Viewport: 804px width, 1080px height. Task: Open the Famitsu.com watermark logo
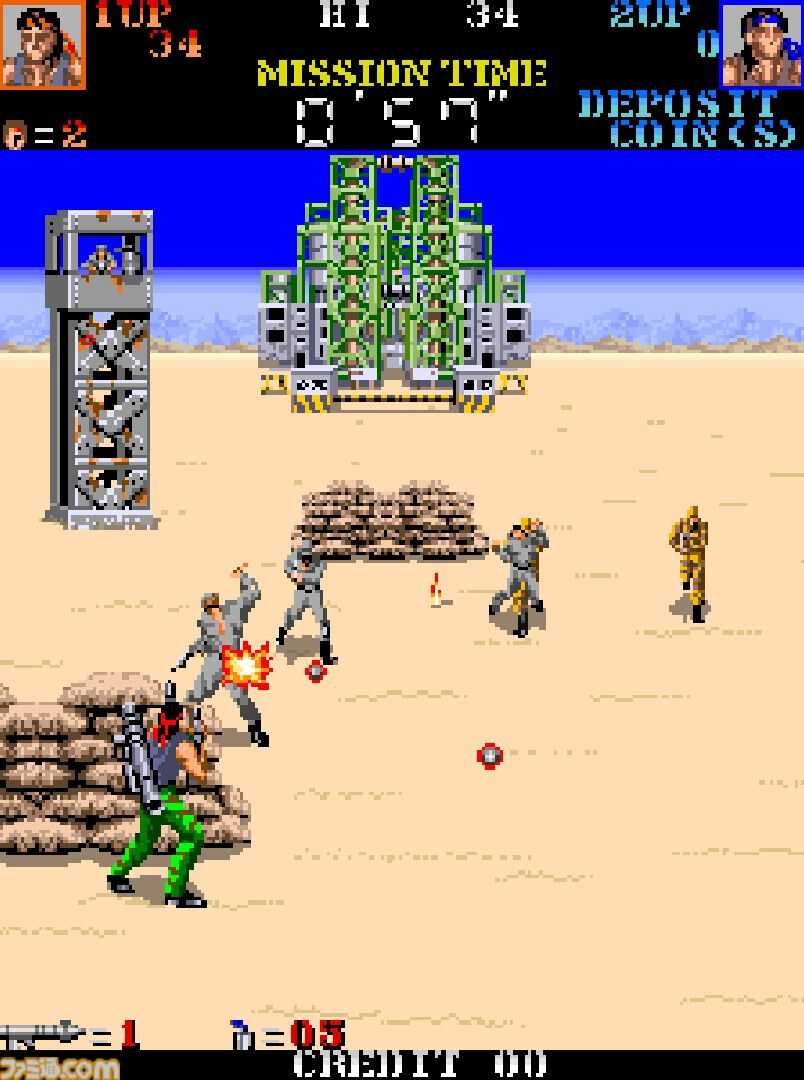pyautogui.click(x=58, y=1066)
